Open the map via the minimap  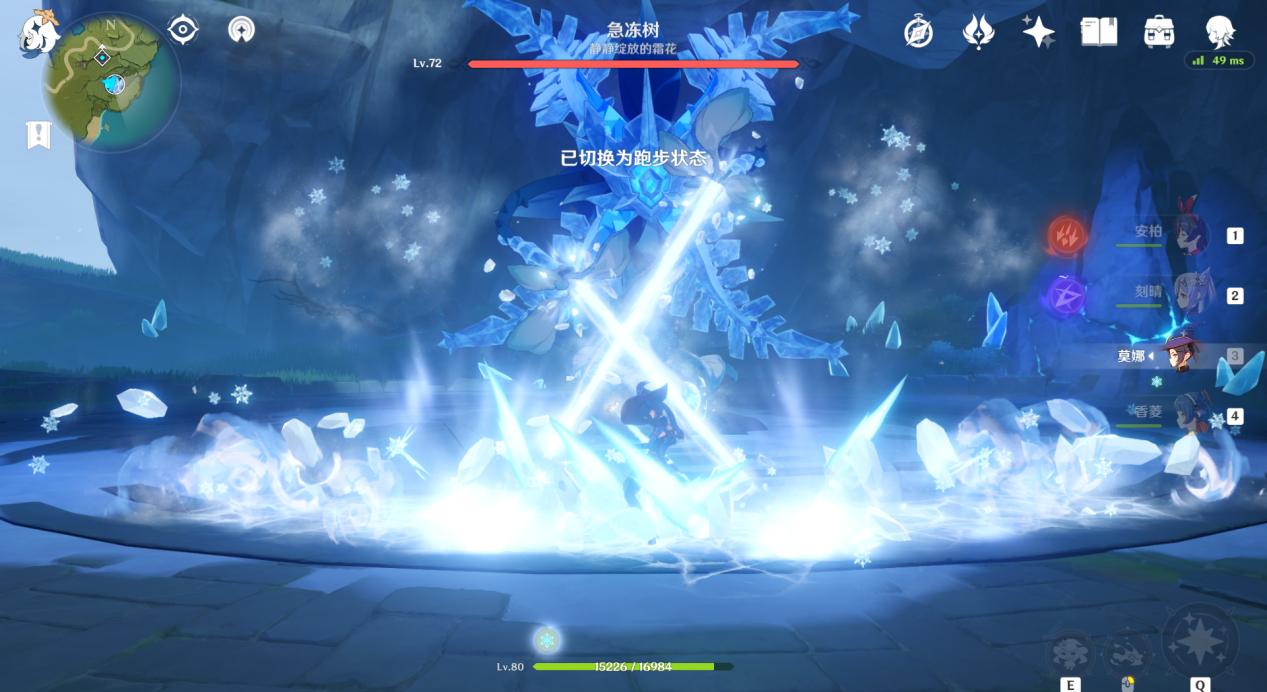pyautogui.click(x=111, y=82)
